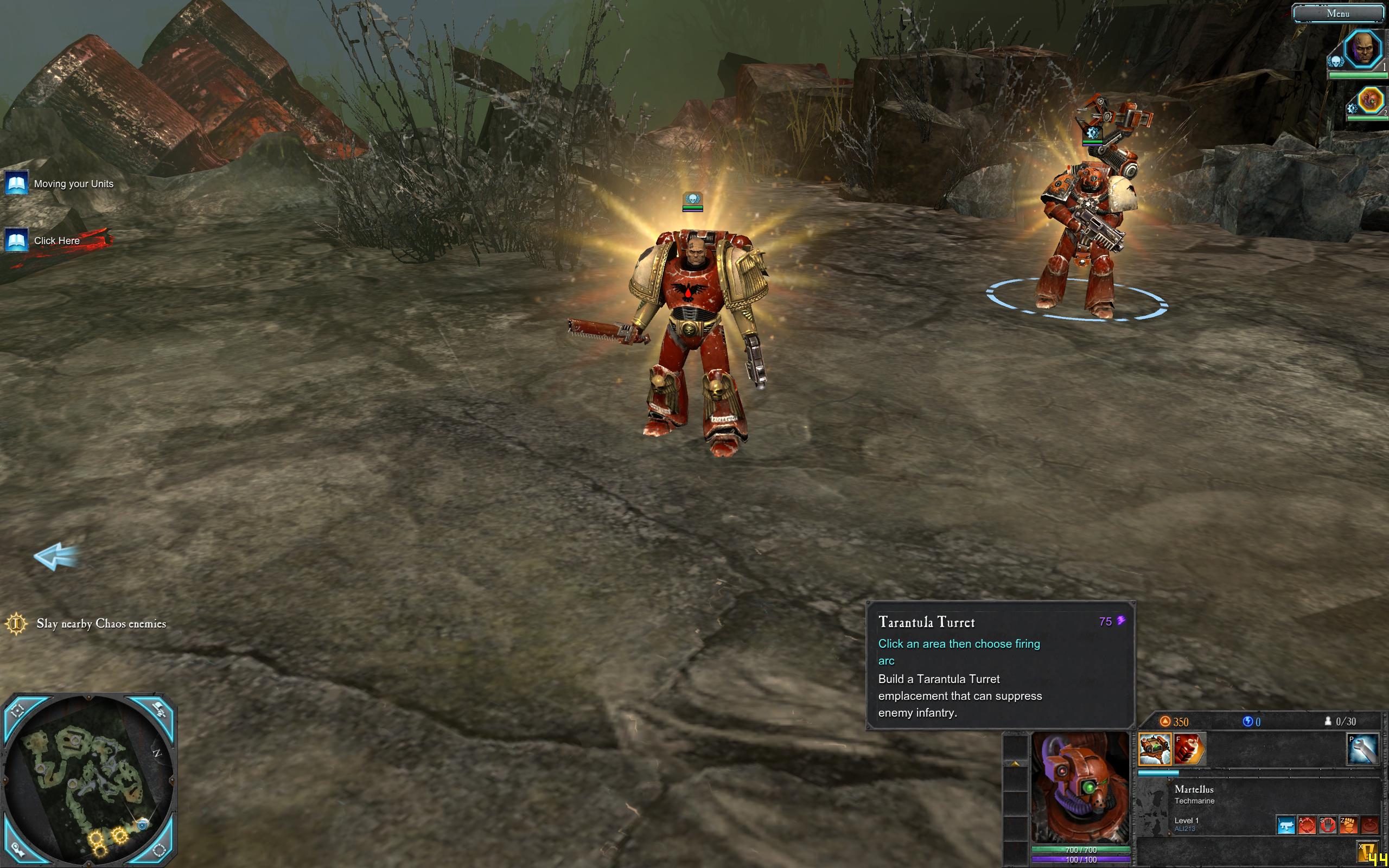Select the Techmarine squad portrait numbered 2

pyautogui.click(x=1370, y=100)
